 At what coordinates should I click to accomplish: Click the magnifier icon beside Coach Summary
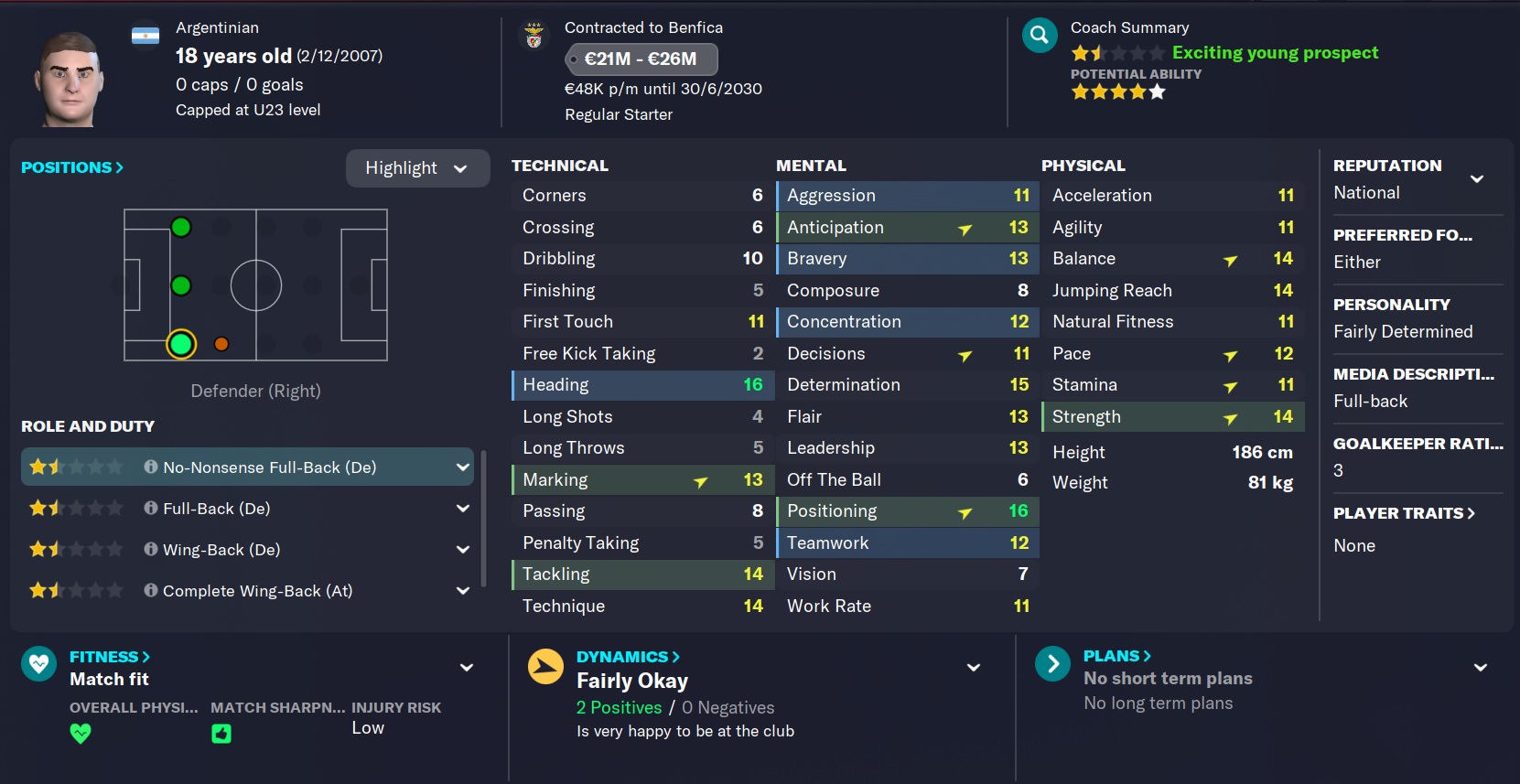1040,36
